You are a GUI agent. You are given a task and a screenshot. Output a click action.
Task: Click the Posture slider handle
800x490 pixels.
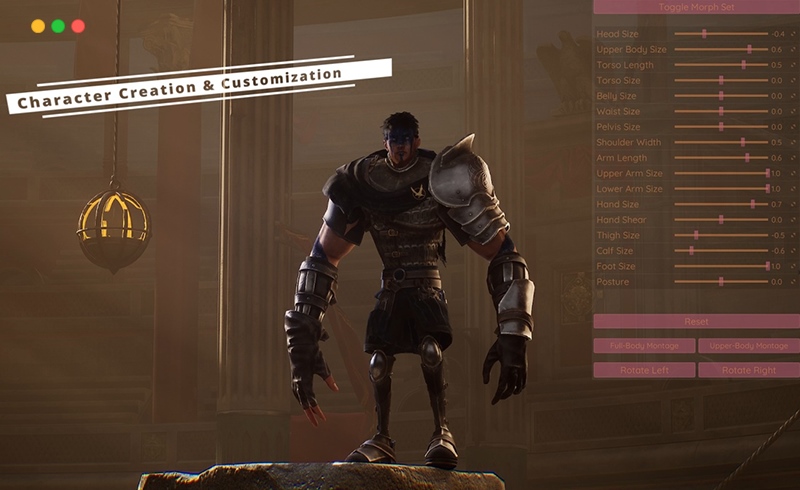pyautogui.click(x=721, y=282)
